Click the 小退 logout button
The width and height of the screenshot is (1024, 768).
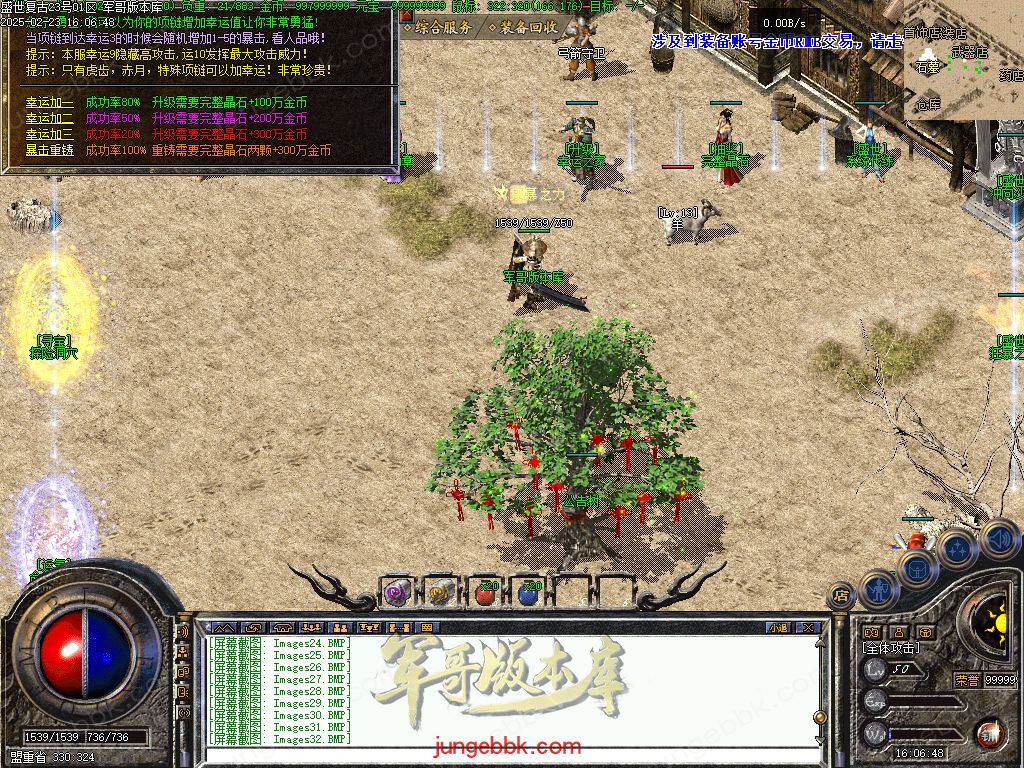pyautogui.click(x=777, y=628)
